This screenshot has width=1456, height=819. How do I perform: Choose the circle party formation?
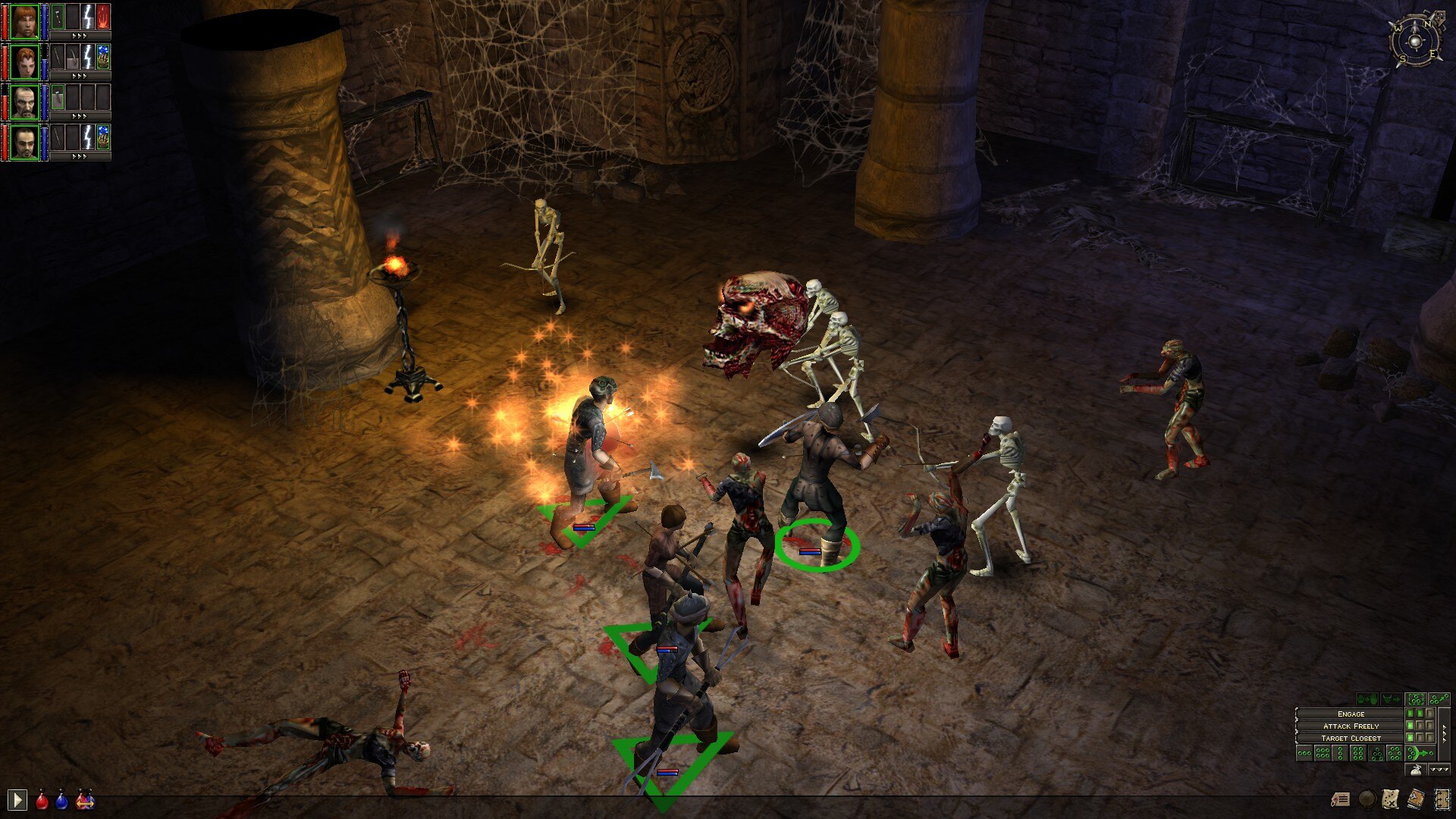point(1394,753)
